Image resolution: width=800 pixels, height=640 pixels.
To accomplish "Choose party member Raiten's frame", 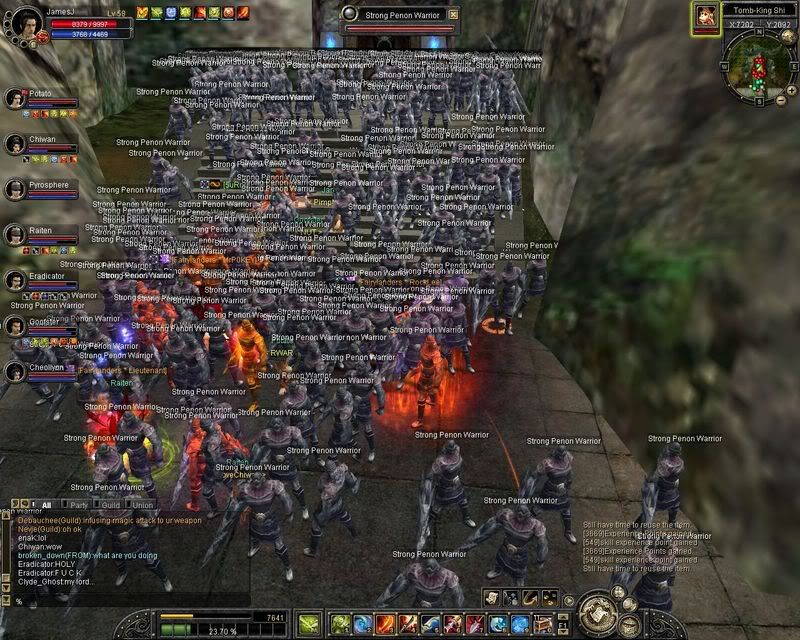I will click(40, 236).
